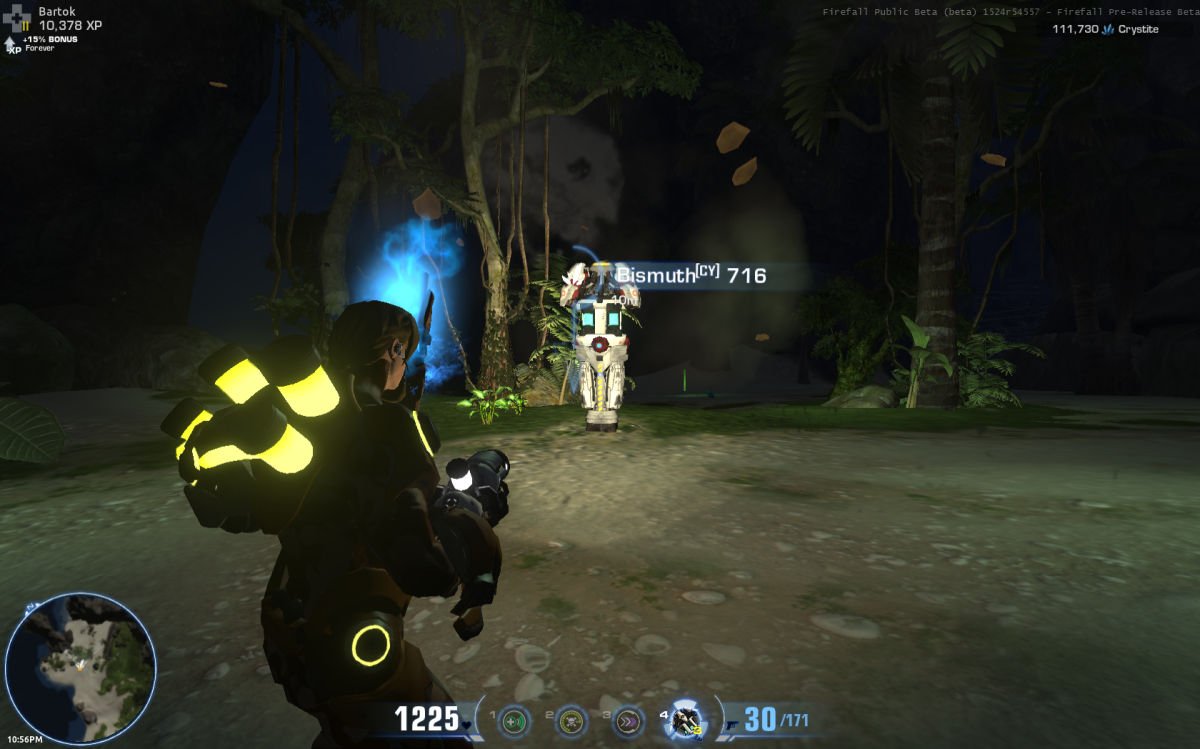Use the skull poison ability in slot 2

coord(571,720)
